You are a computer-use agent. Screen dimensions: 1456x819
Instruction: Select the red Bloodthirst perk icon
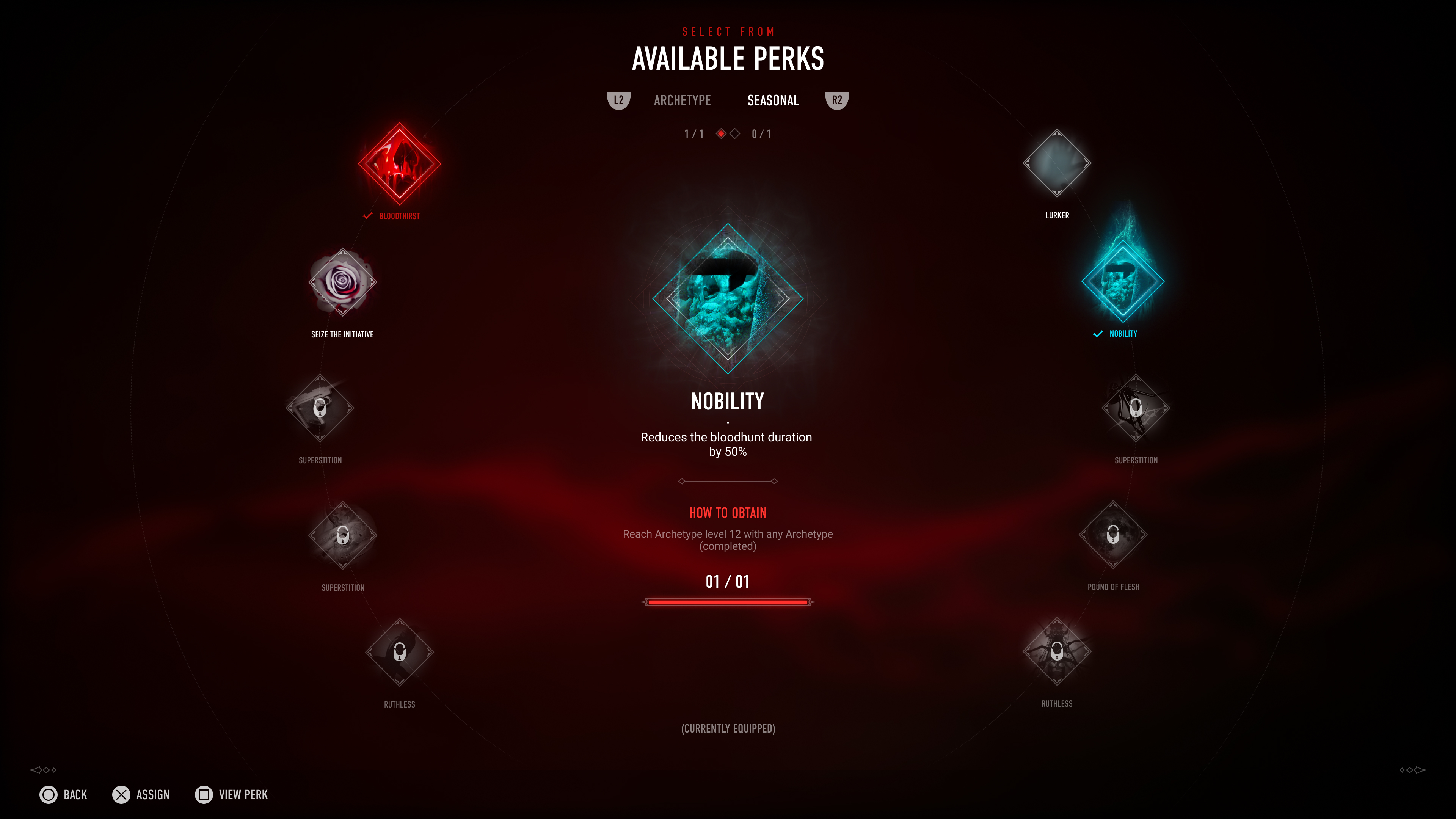pyautogui.click(x=400, y=164)
